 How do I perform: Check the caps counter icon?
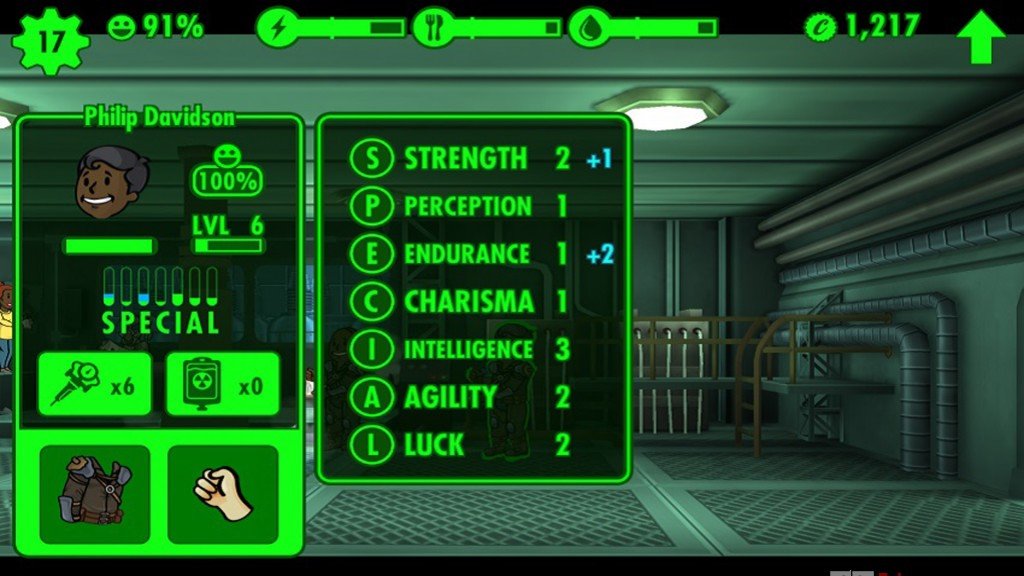820,27
